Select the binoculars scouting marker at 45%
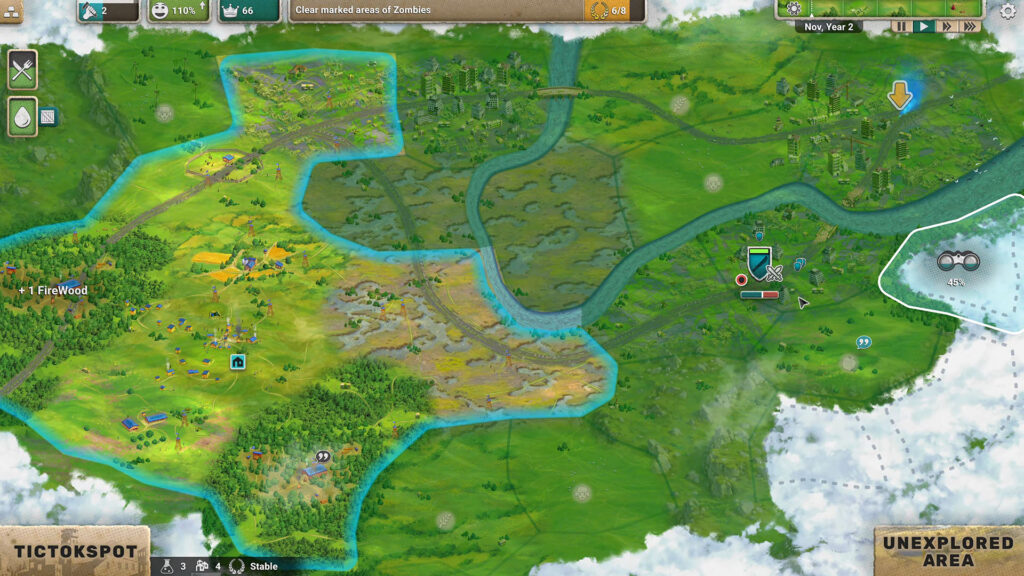This screenshot has height=576, width=1024. click(958, 263)
